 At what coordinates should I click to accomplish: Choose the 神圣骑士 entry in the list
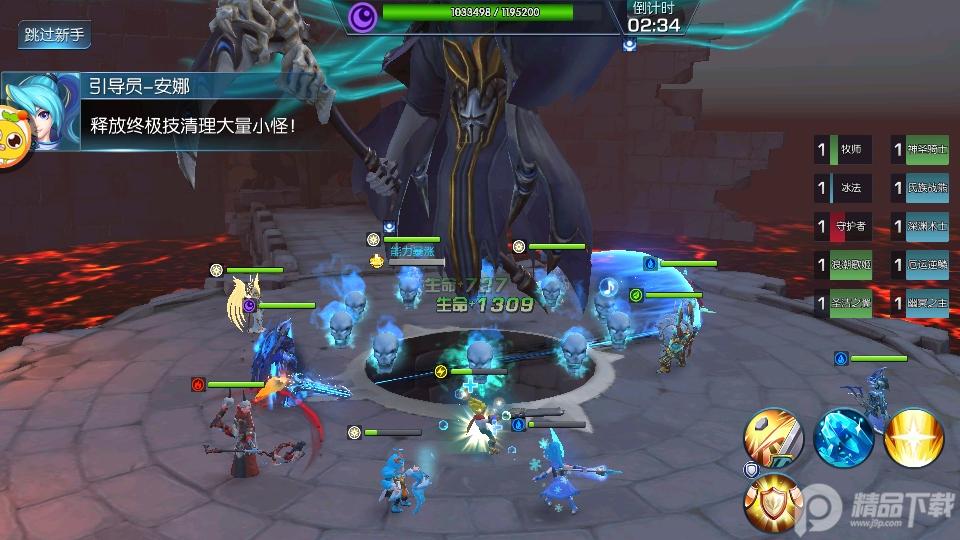(x=920, y=150)
